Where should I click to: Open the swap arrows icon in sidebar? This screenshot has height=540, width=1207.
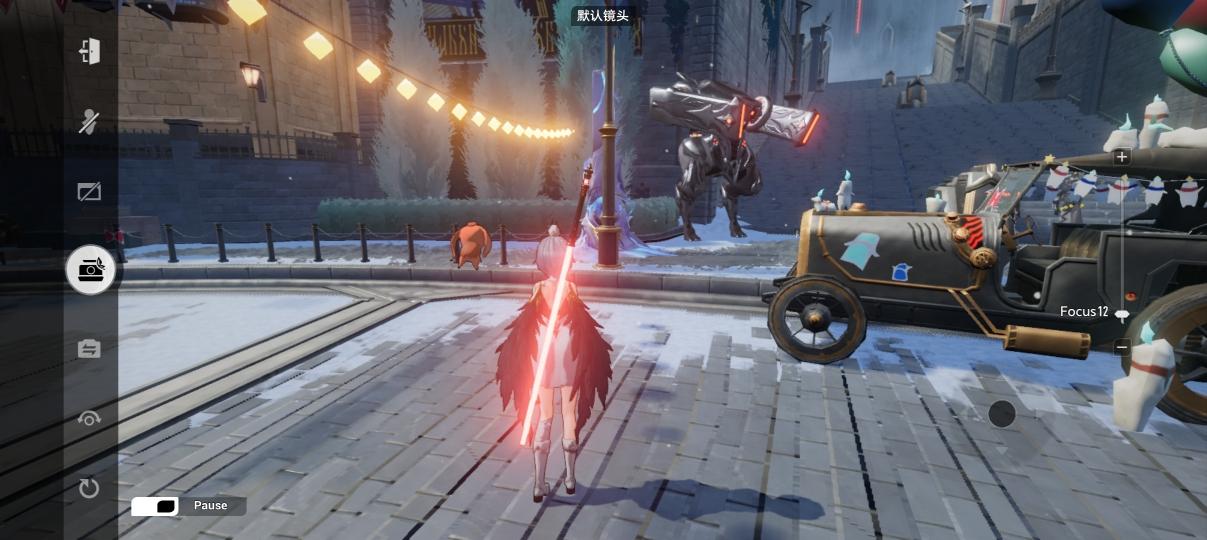(90, 348)
